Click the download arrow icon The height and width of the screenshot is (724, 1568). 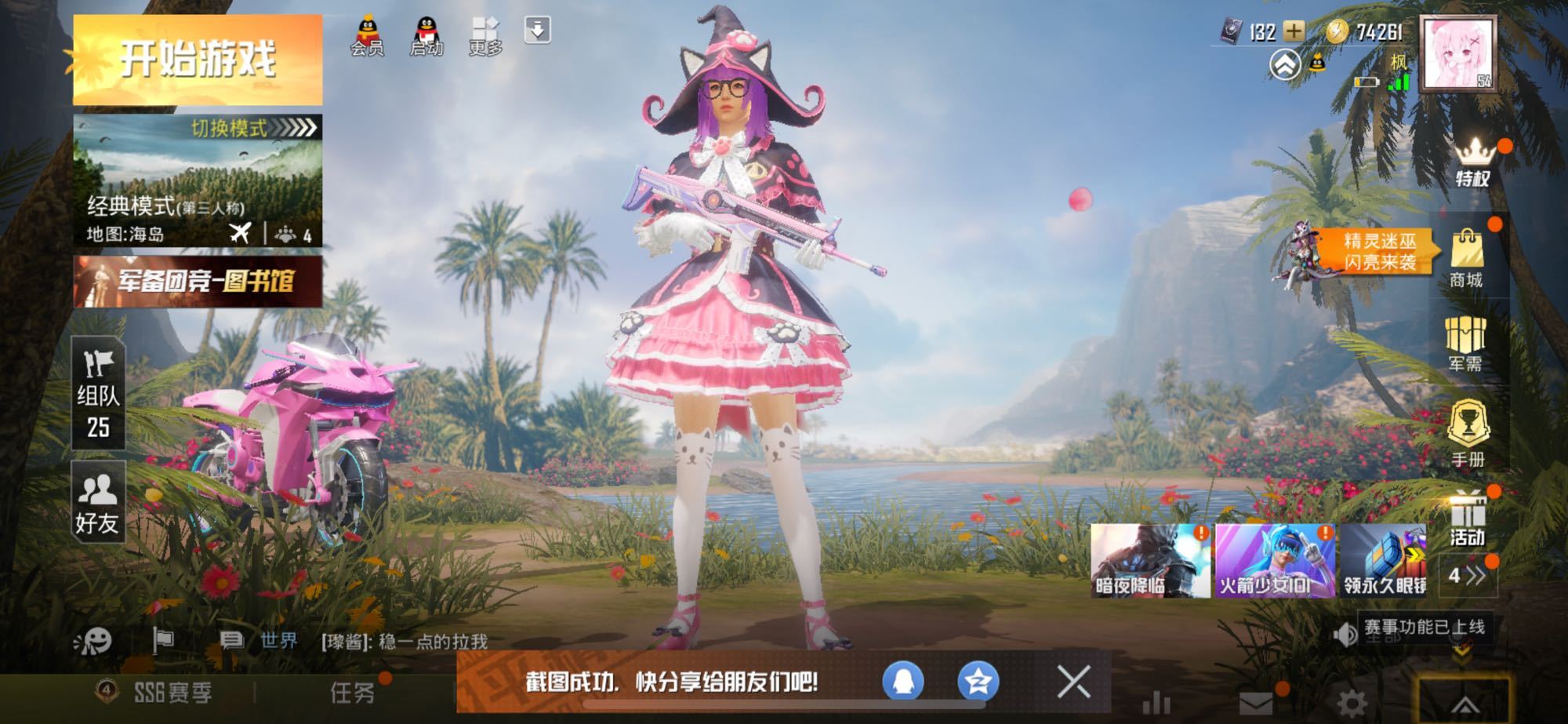click(537, 31)
